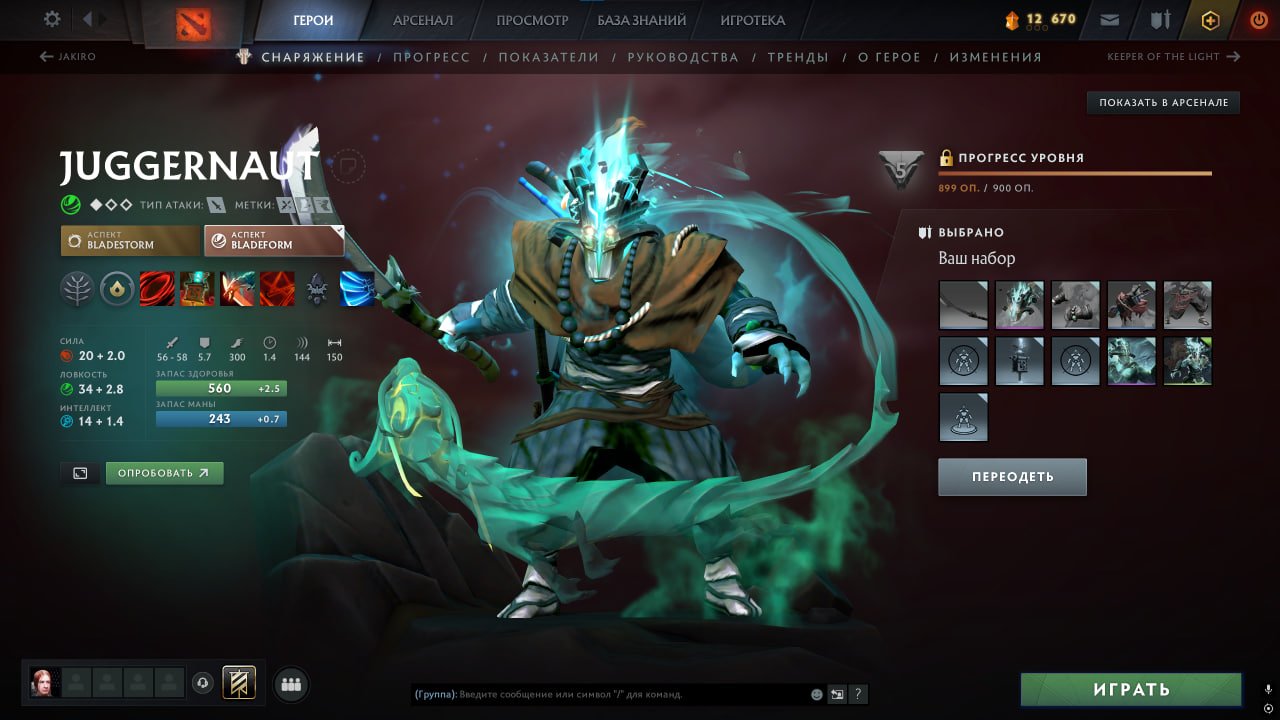The image size is (1280, 720).
Task: Expand the party members panel icon
Action: pyautogui.click(x=289, y=683)
